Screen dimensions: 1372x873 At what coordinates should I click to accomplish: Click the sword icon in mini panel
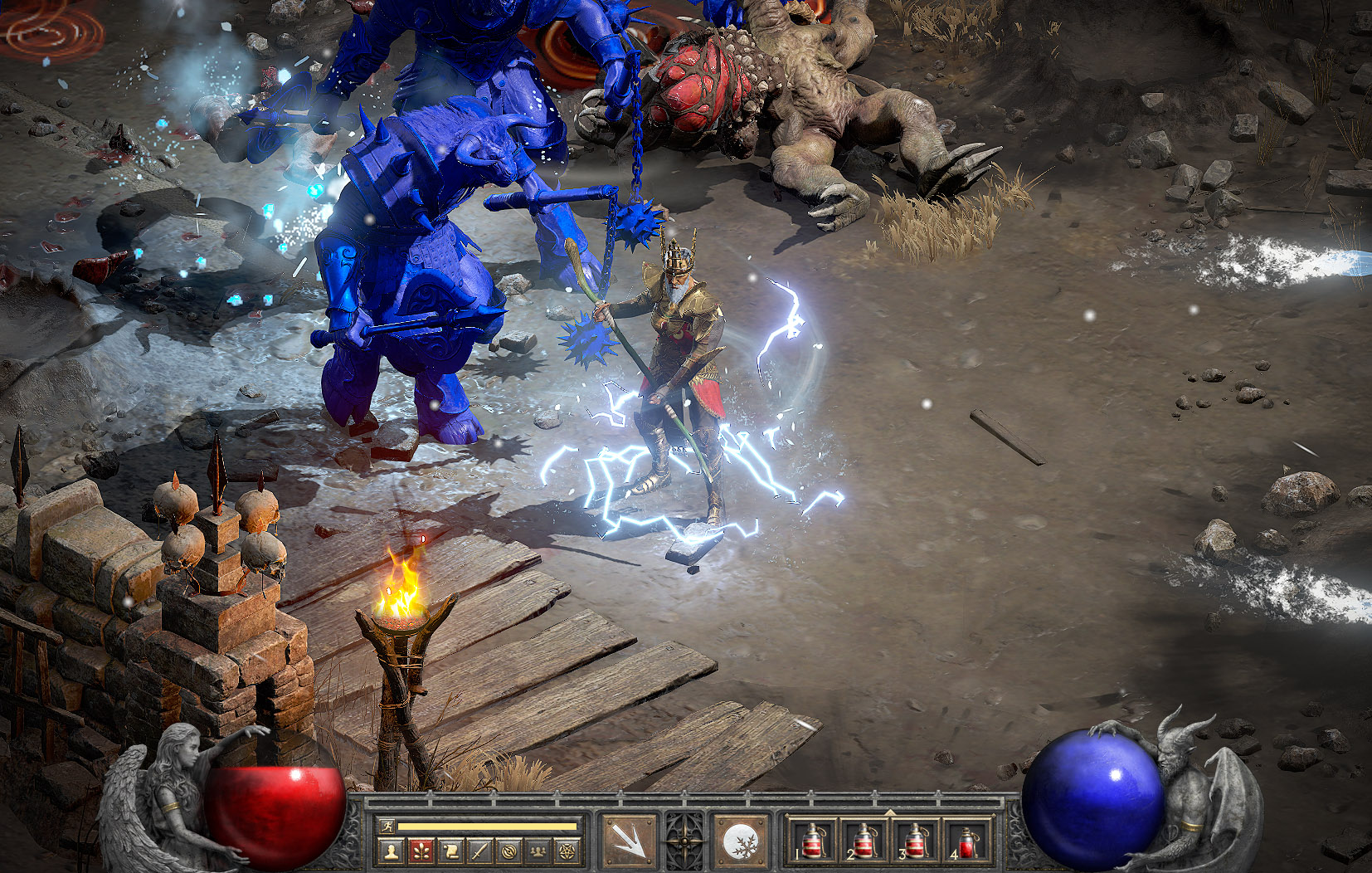[479, 850]
